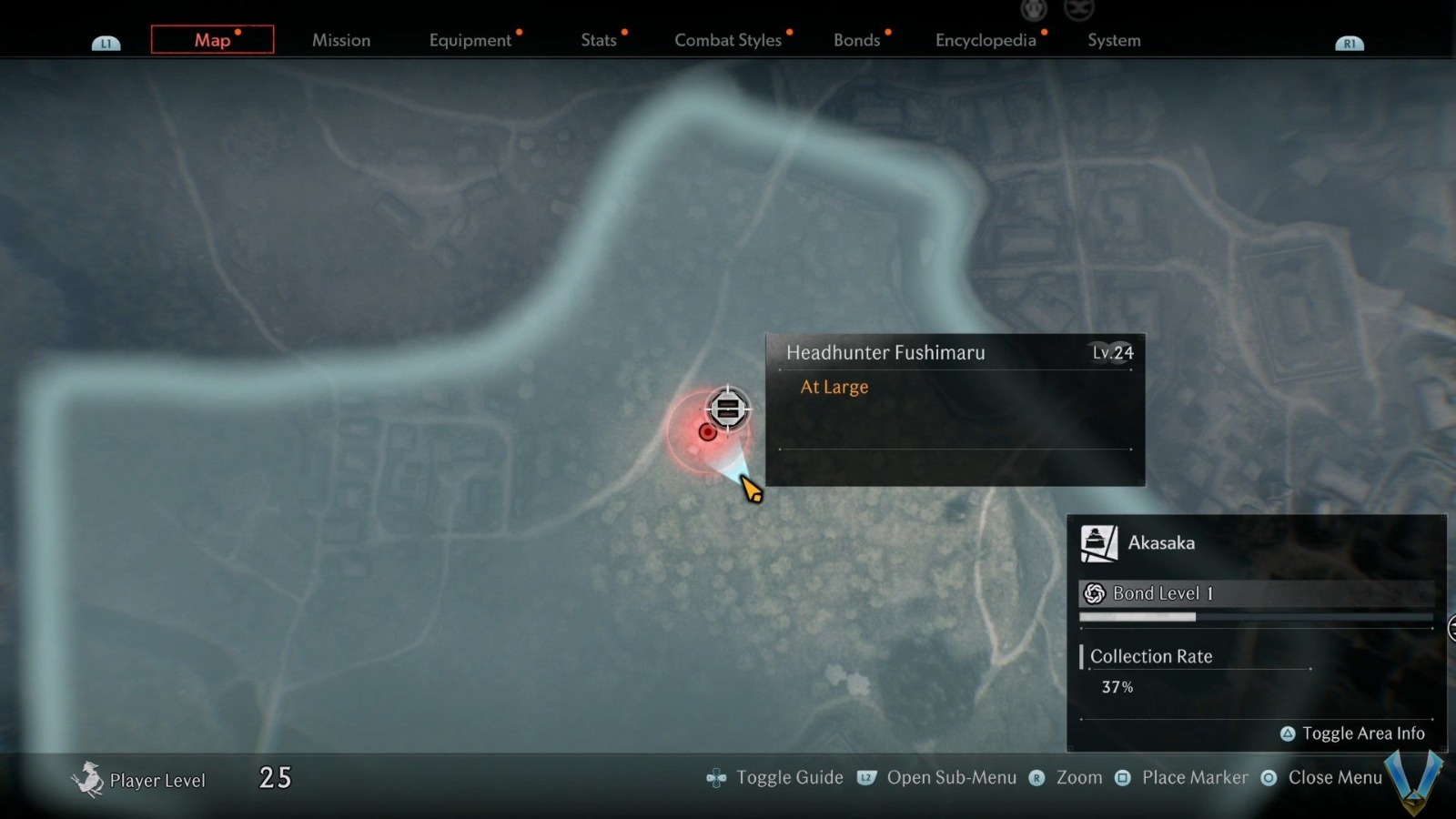This screenshot has width=1456, height=819.
Task: Click the red enemy dot beneath the crosshair
Action: [x=708, y=432]
